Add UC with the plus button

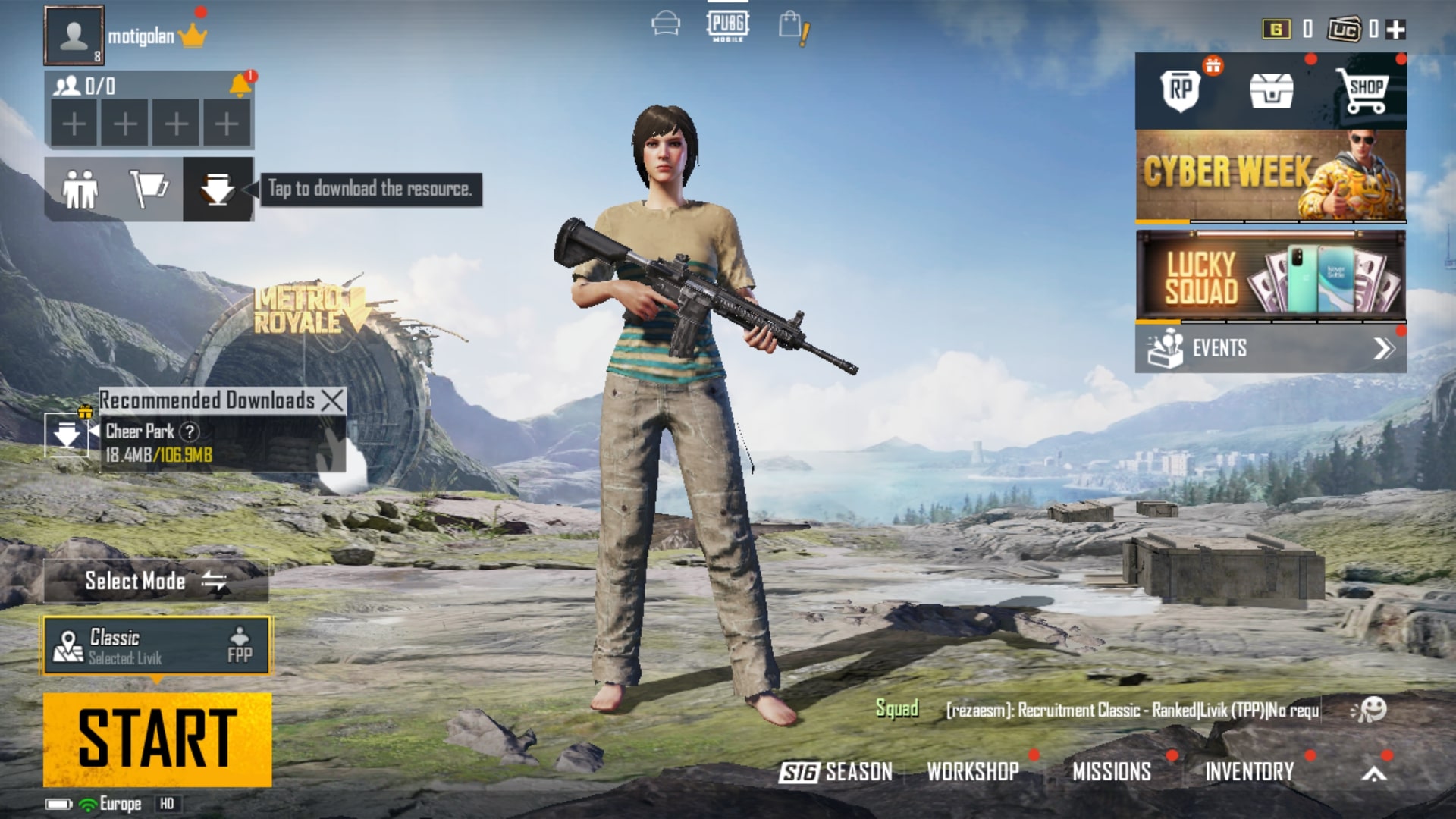pos(1395,30)
